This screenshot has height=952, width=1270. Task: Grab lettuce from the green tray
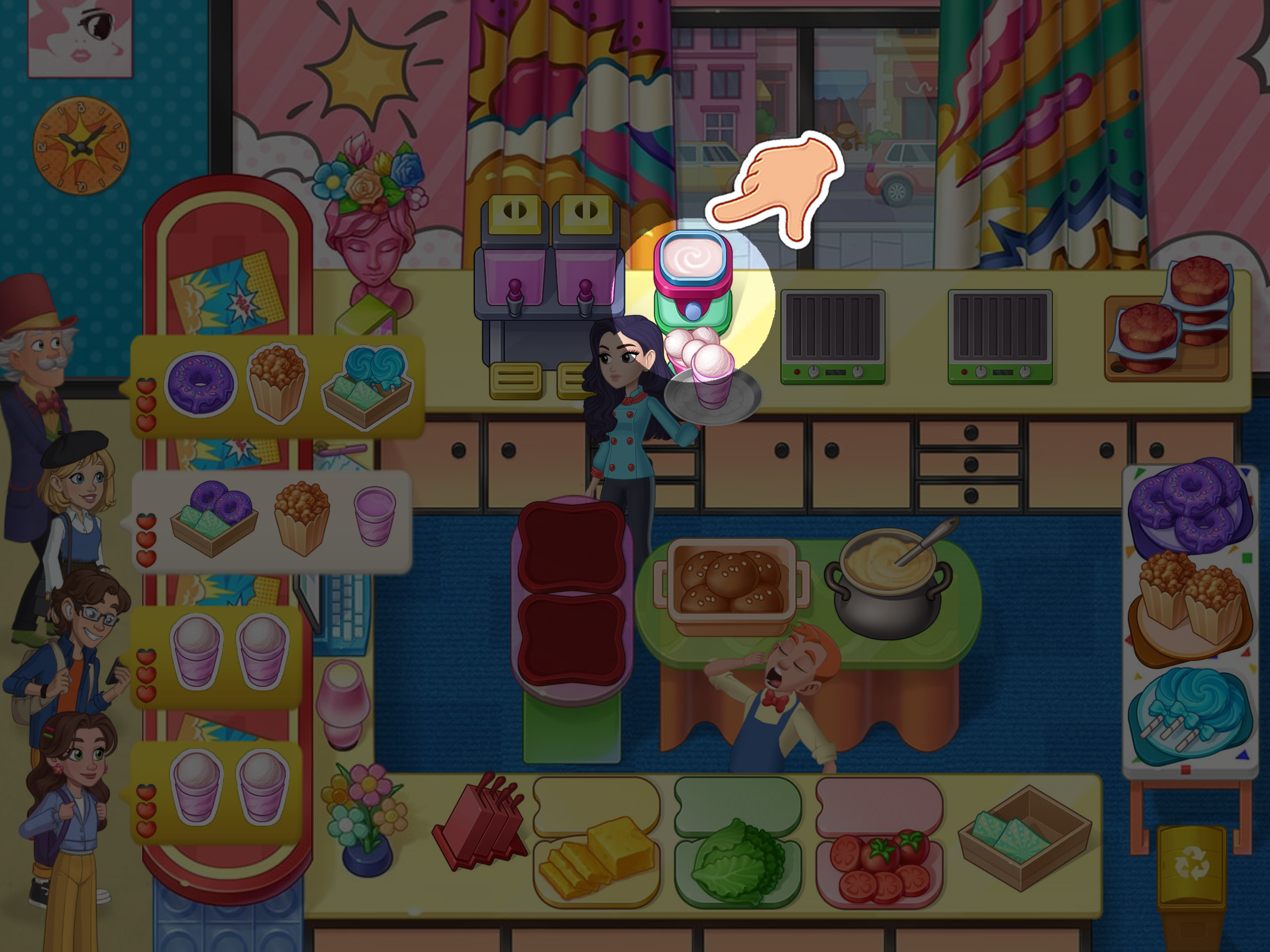coord(737,859)
